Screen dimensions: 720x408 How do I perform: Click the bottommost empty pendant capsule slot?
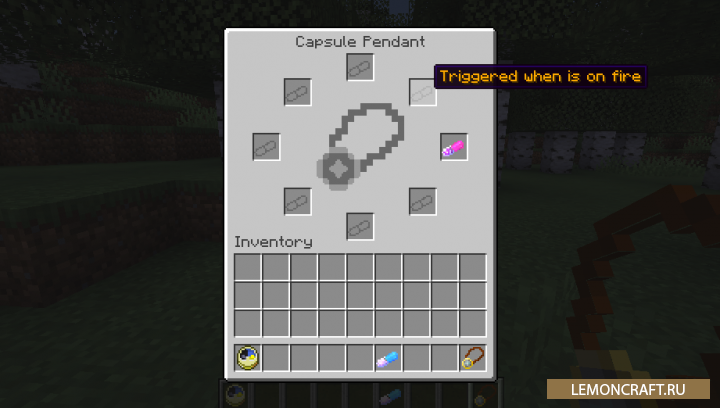tap(360, 227)
